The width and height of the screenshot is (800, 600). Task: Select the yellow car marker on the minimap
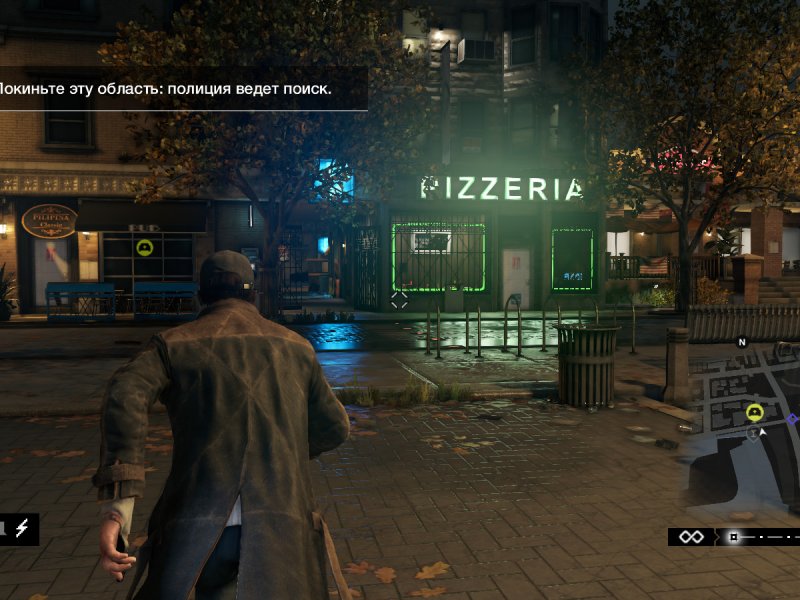tap(754, 412)
